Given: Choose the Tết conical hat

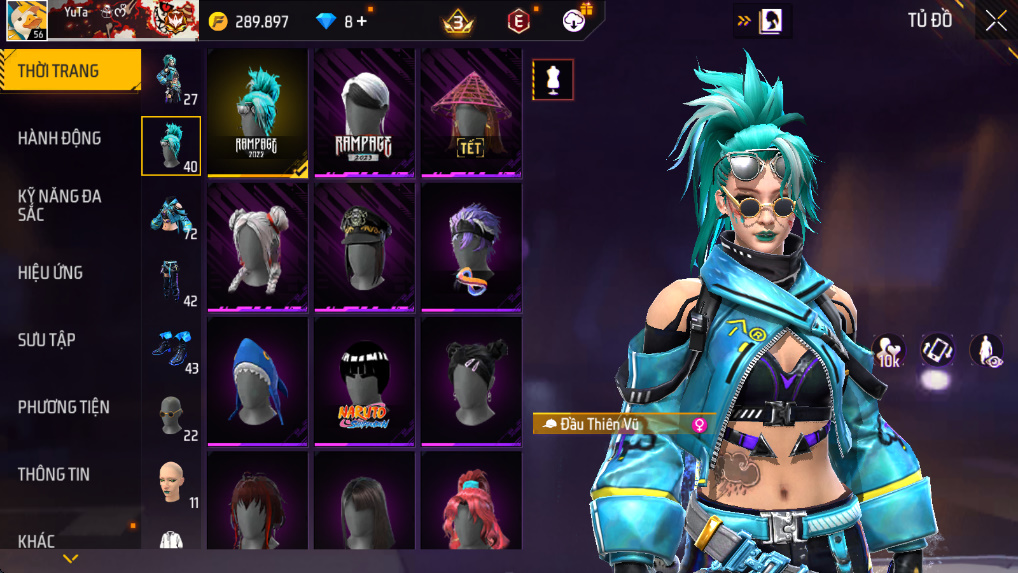Looking at the screenshot, I should click(471, 112).
